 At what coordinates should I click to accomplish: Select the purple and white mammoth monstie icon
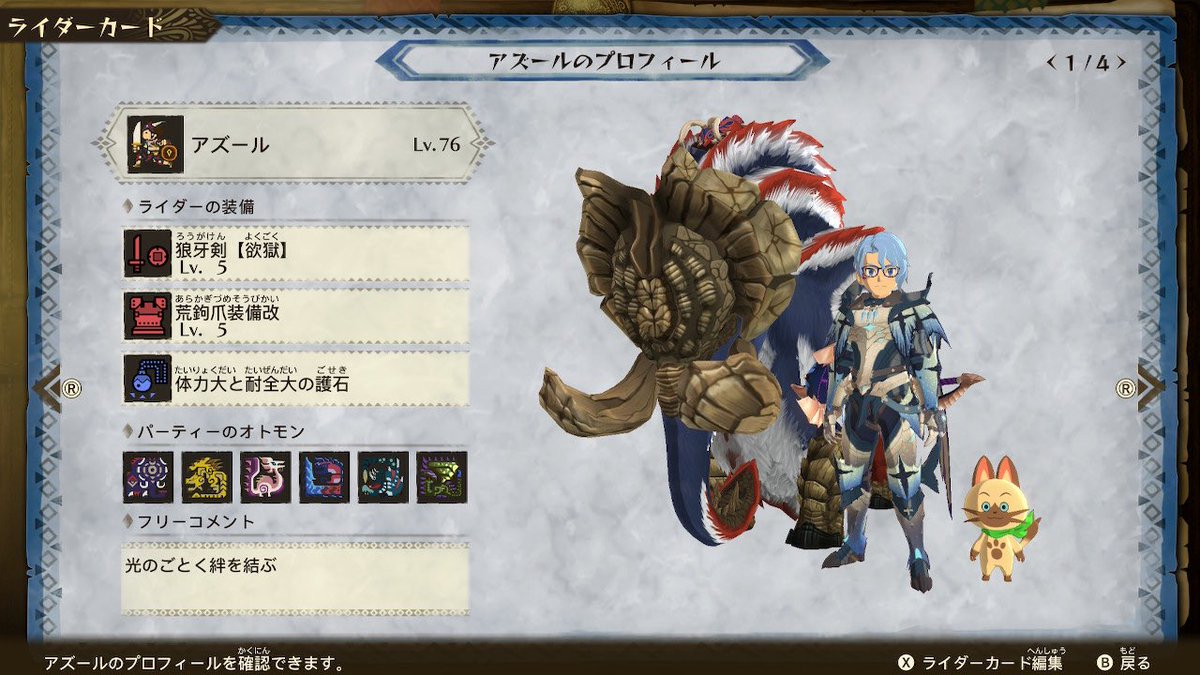coord(148,477)
